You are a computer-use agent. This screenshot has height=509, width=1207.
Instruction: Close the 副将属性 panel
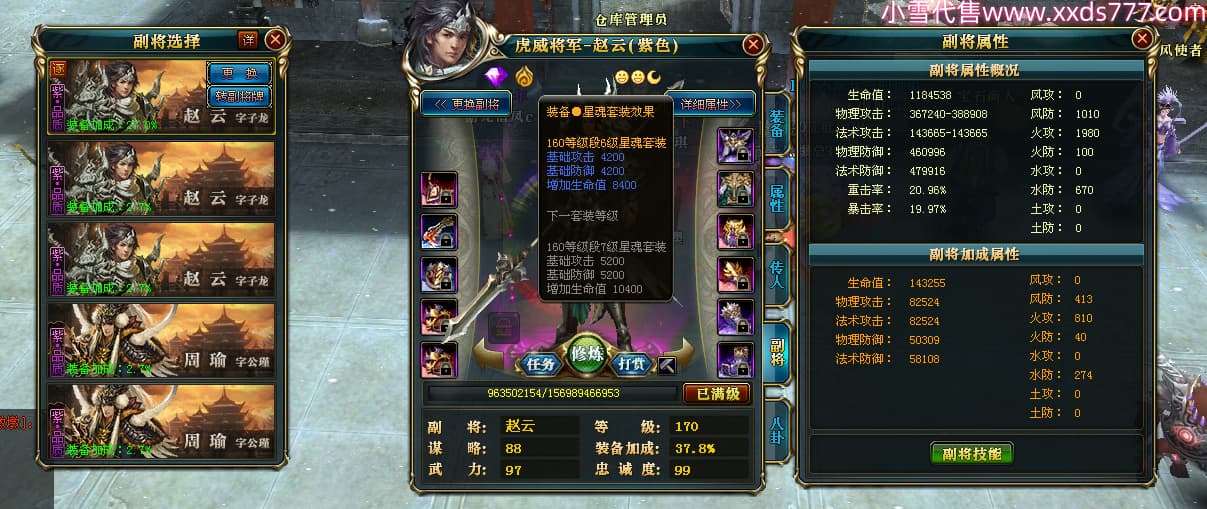point(1142,39)
